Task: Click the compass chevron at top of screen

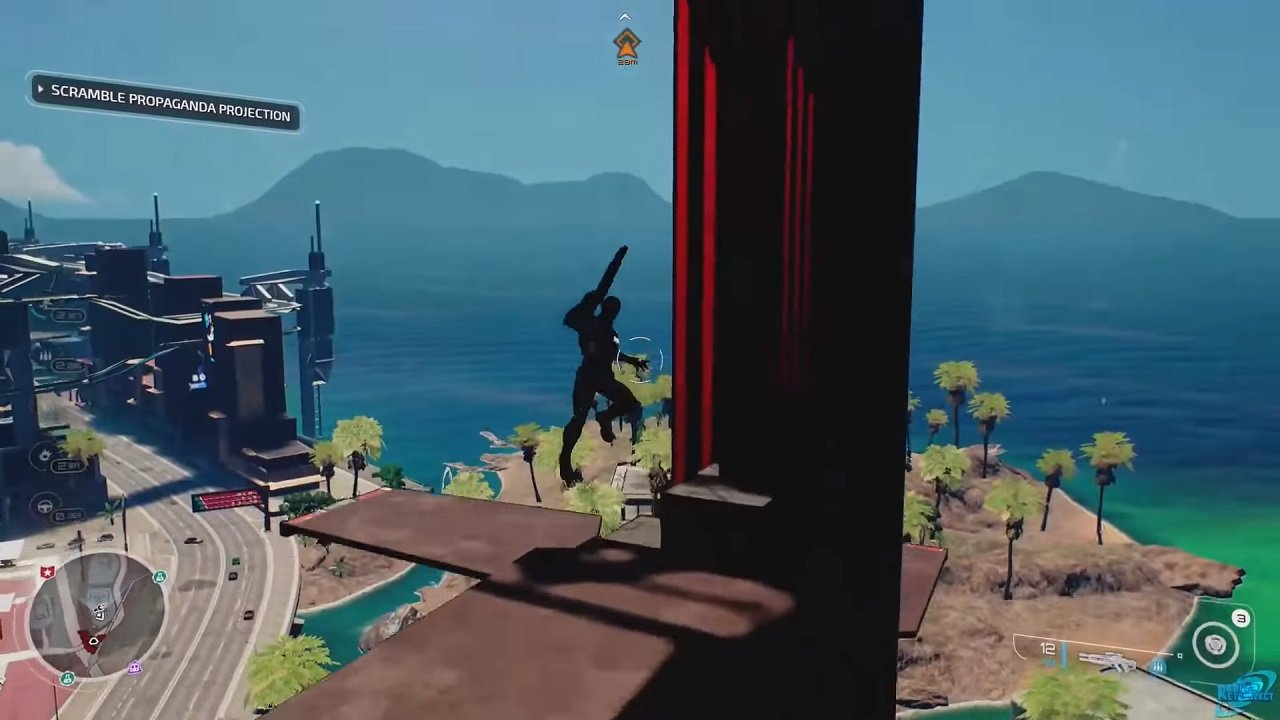Action: [x=624, y=16]
